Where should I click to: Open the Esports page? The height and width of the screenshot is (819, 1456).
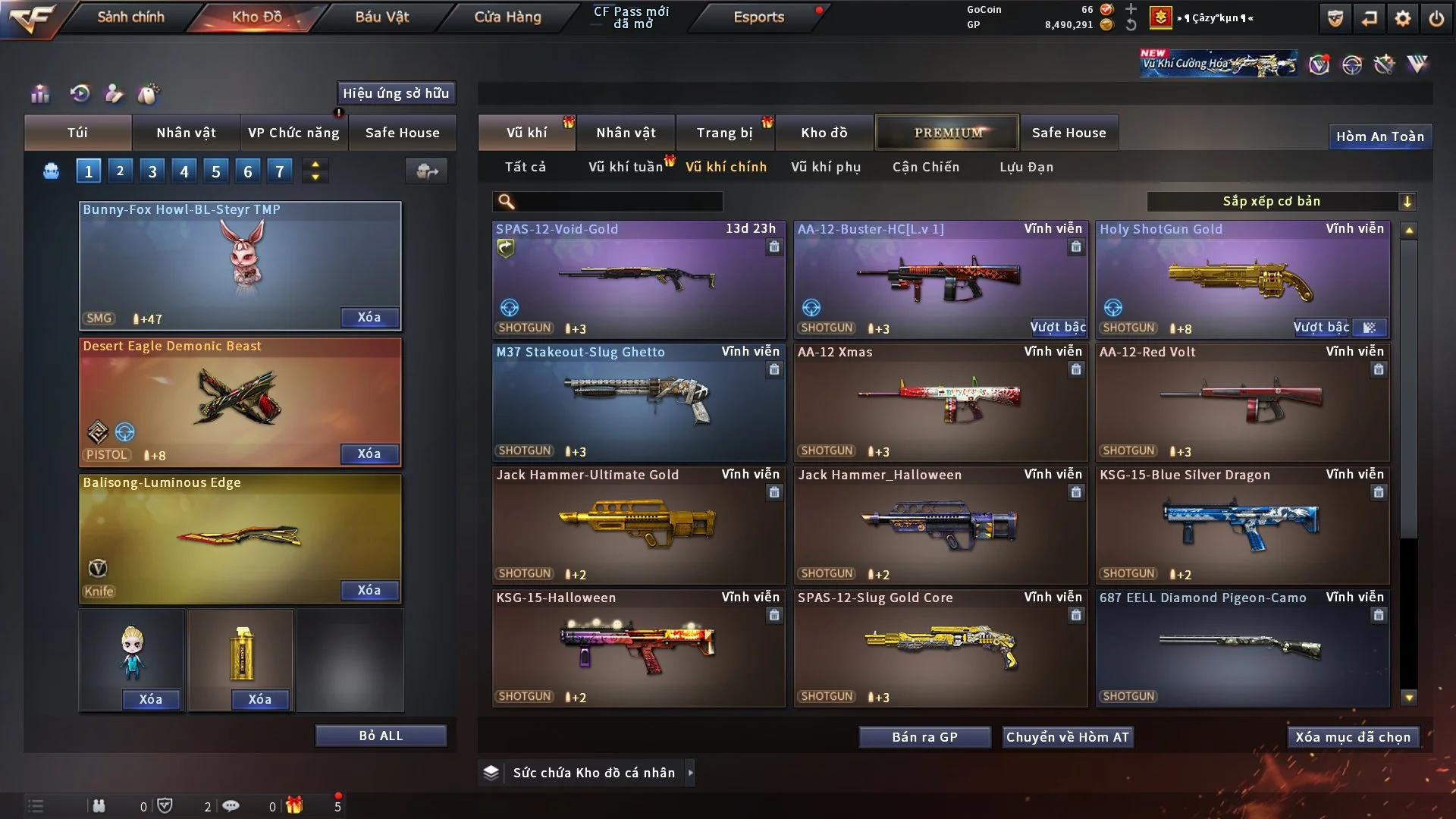point(758,17)
